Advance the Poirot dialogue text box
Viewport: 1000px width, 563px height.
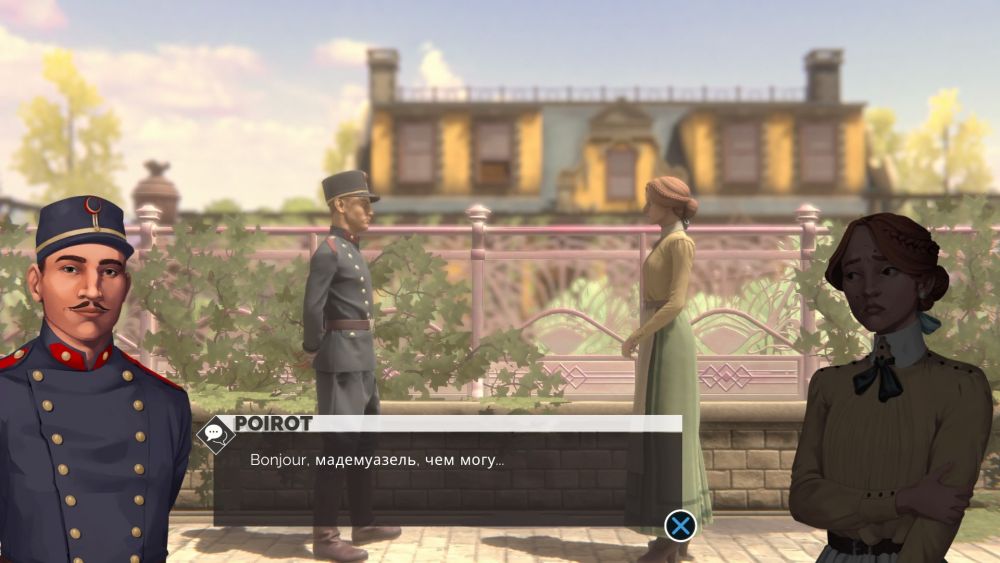click(x=680, y=525)
